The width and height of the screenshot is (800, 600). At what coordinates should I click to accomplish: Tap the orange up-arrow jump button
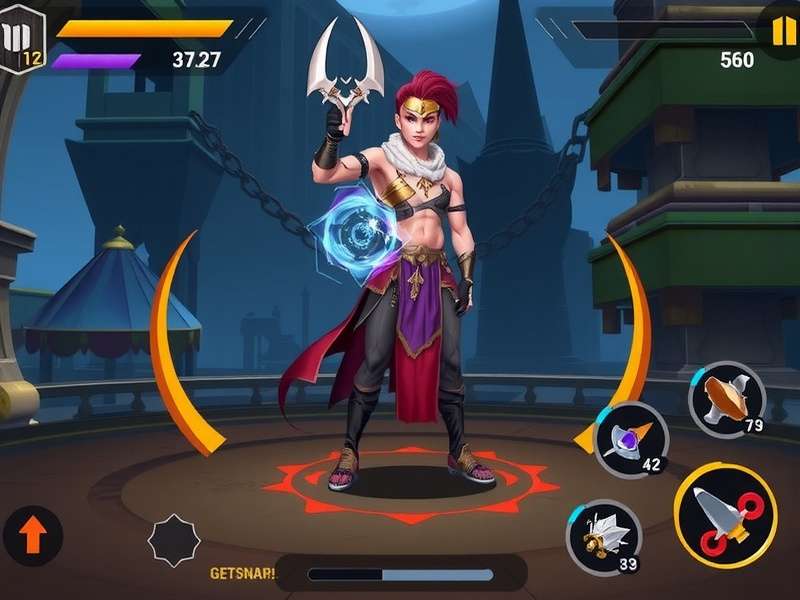pos(32,536)
